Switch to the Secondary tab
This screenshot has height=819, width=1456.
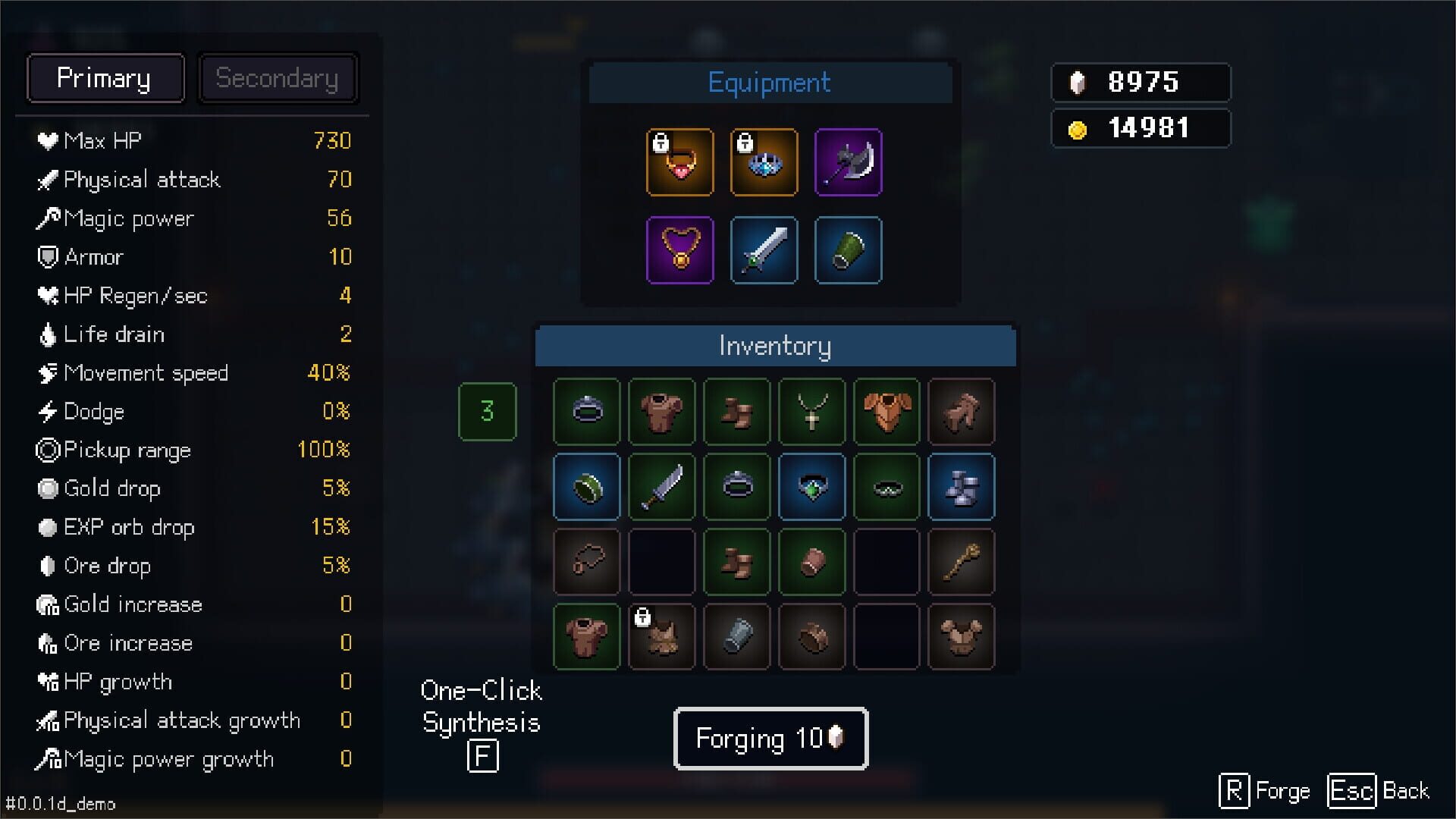(278, 77)
